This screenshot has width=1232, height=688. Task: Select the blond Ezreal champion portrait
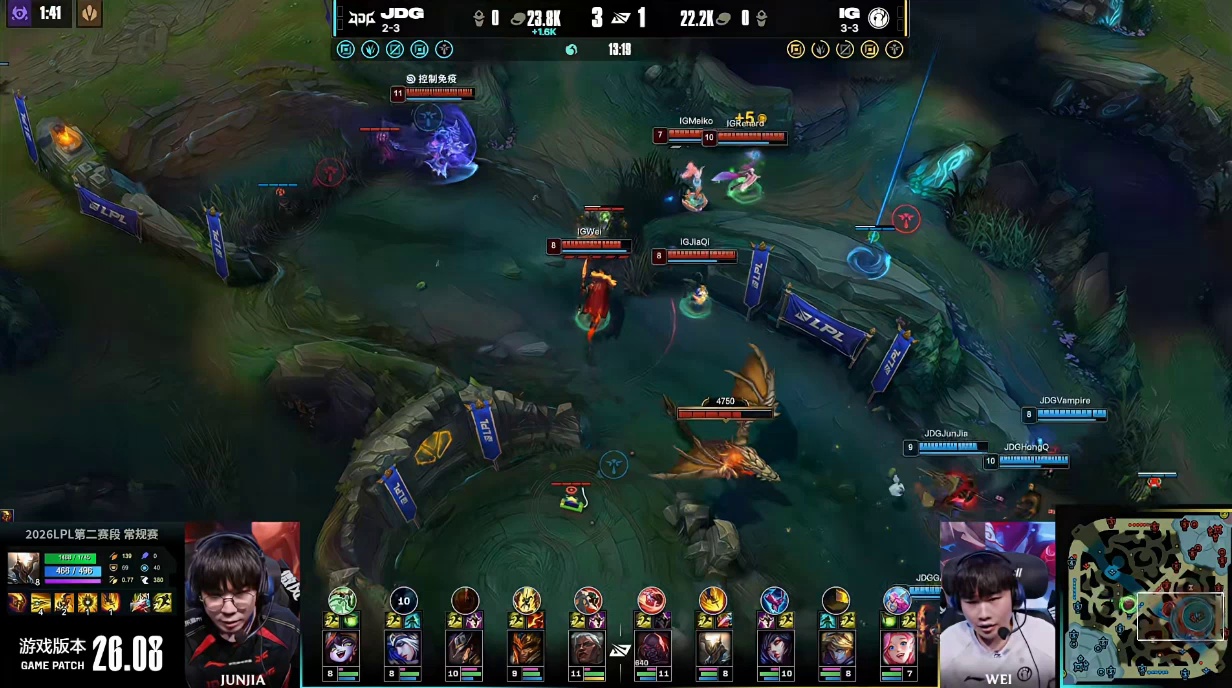click(836, 648)
